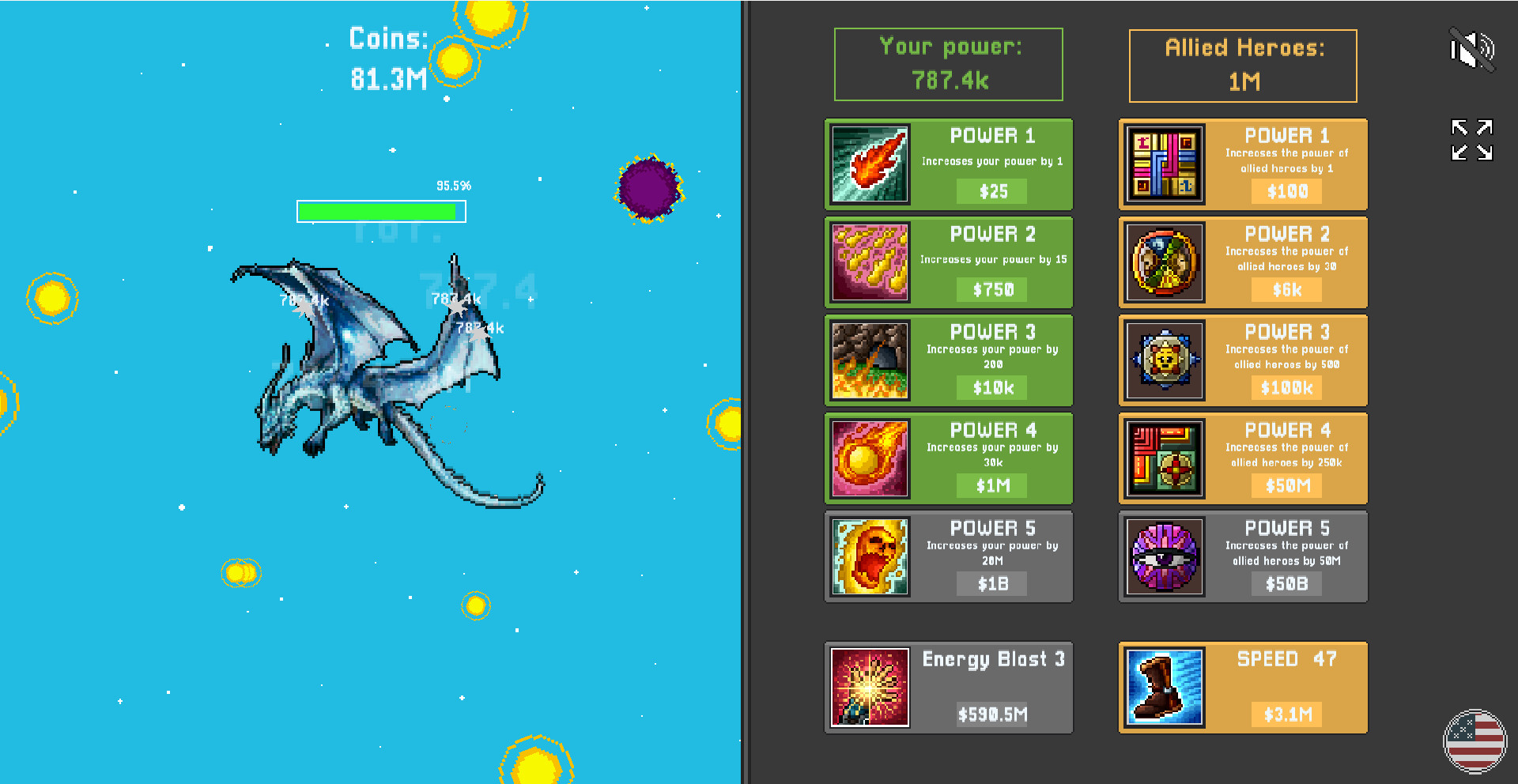Click the purple enemy orb
The height and width of the screenshot is (784, 1518).
(648, 190)
